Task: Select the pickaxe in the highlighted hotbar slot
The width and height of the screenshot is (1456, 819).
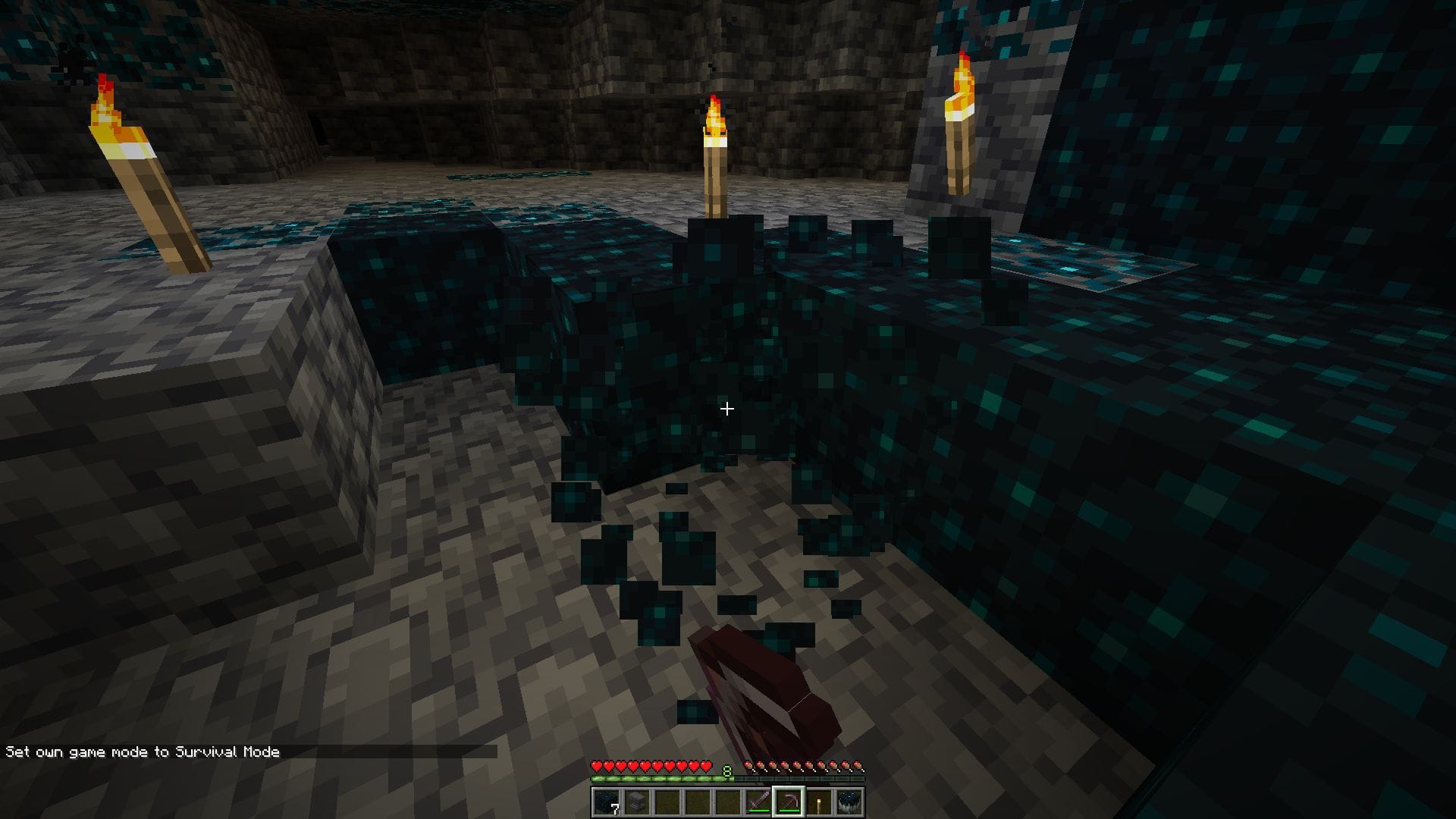Action: pos(787,802)
